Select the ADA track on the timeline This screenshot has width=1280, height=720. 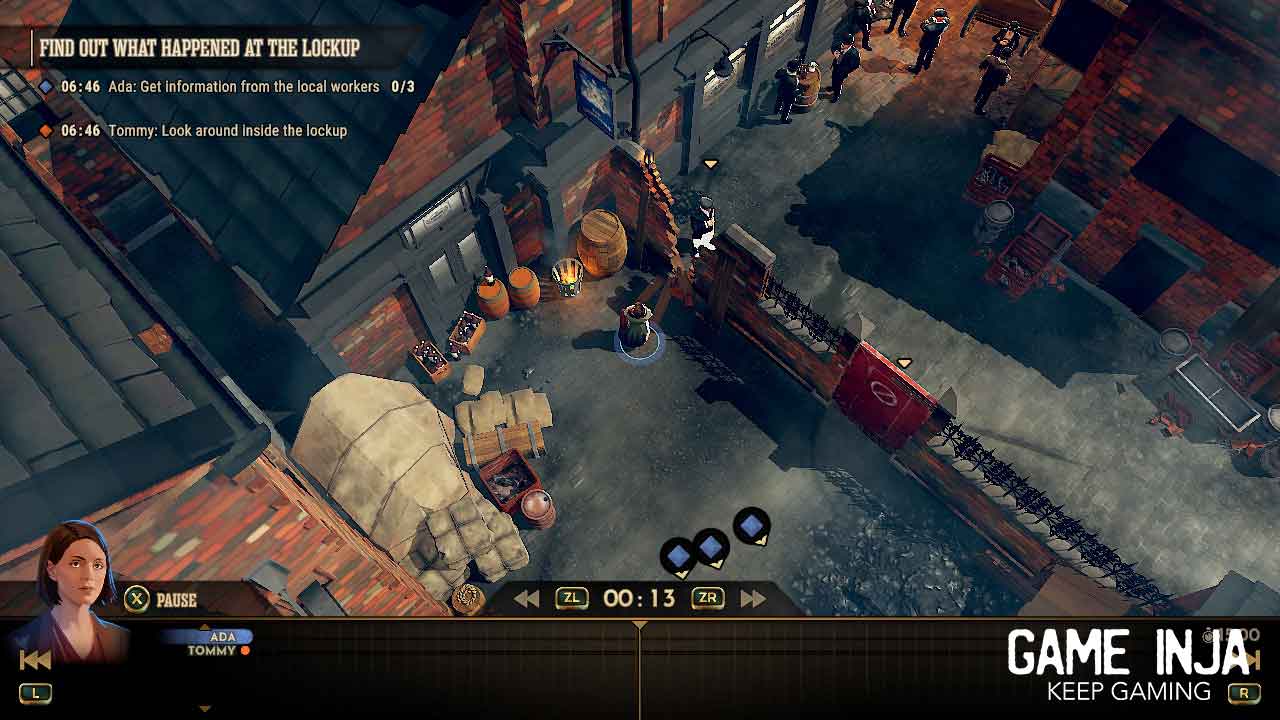[222, 637]
